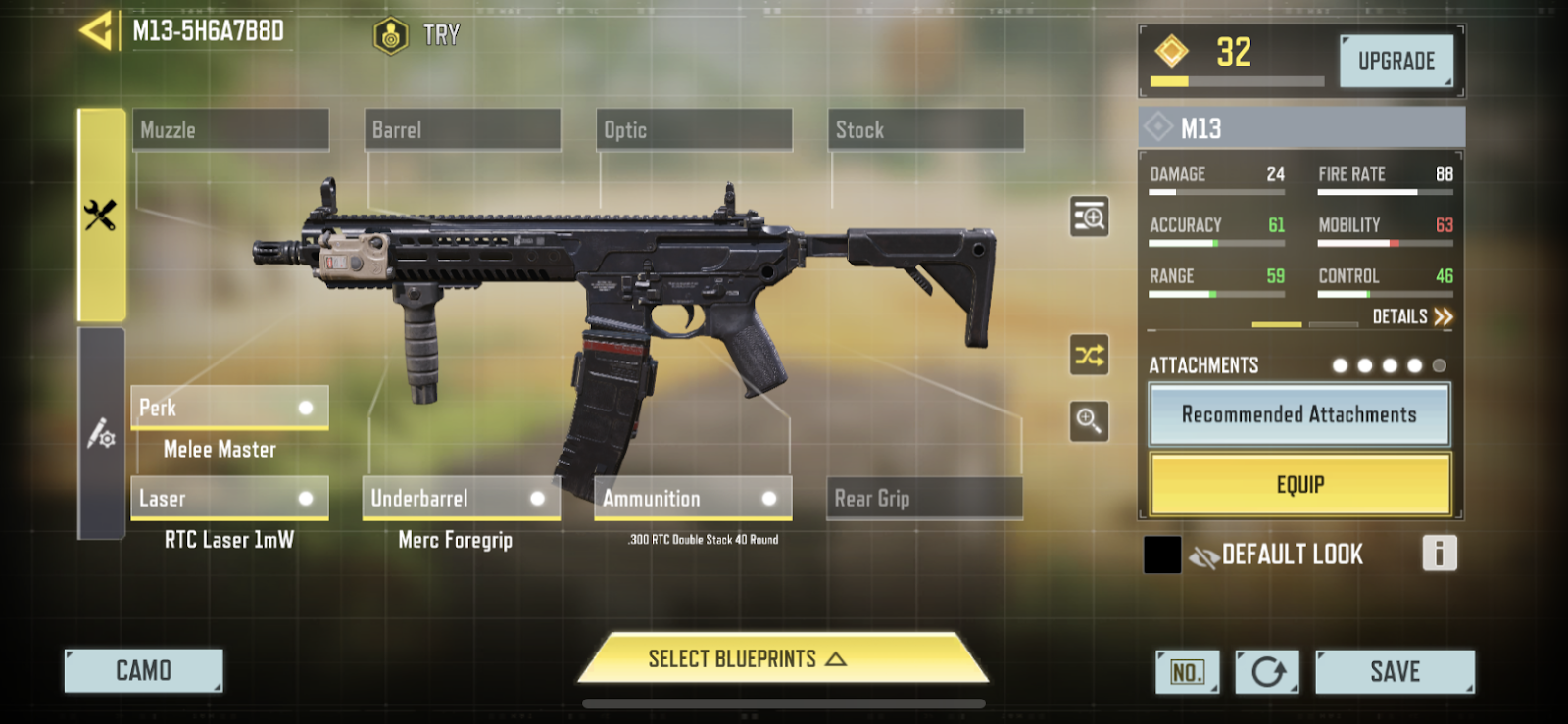Open the Camo menu
Viewport: 1568px width, 724px height.
pos(143,671)
